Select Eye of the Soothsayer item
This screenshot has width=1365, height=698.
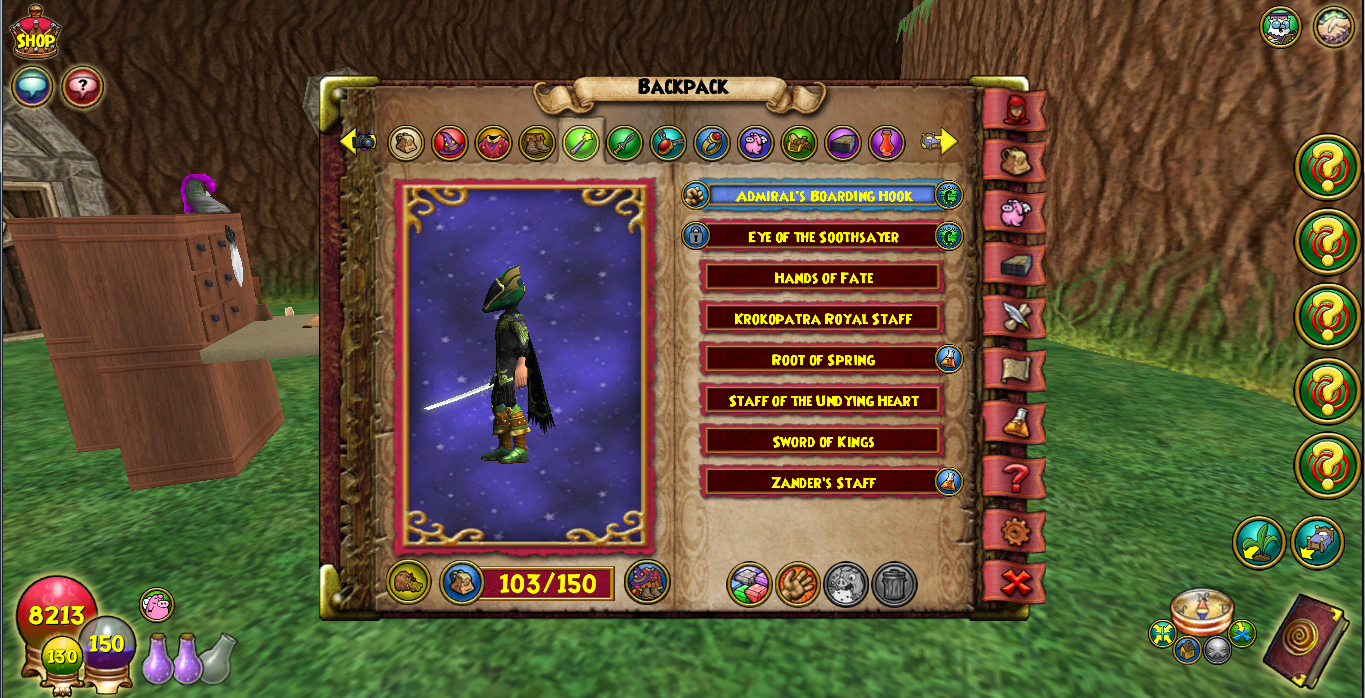pos(823,237)
